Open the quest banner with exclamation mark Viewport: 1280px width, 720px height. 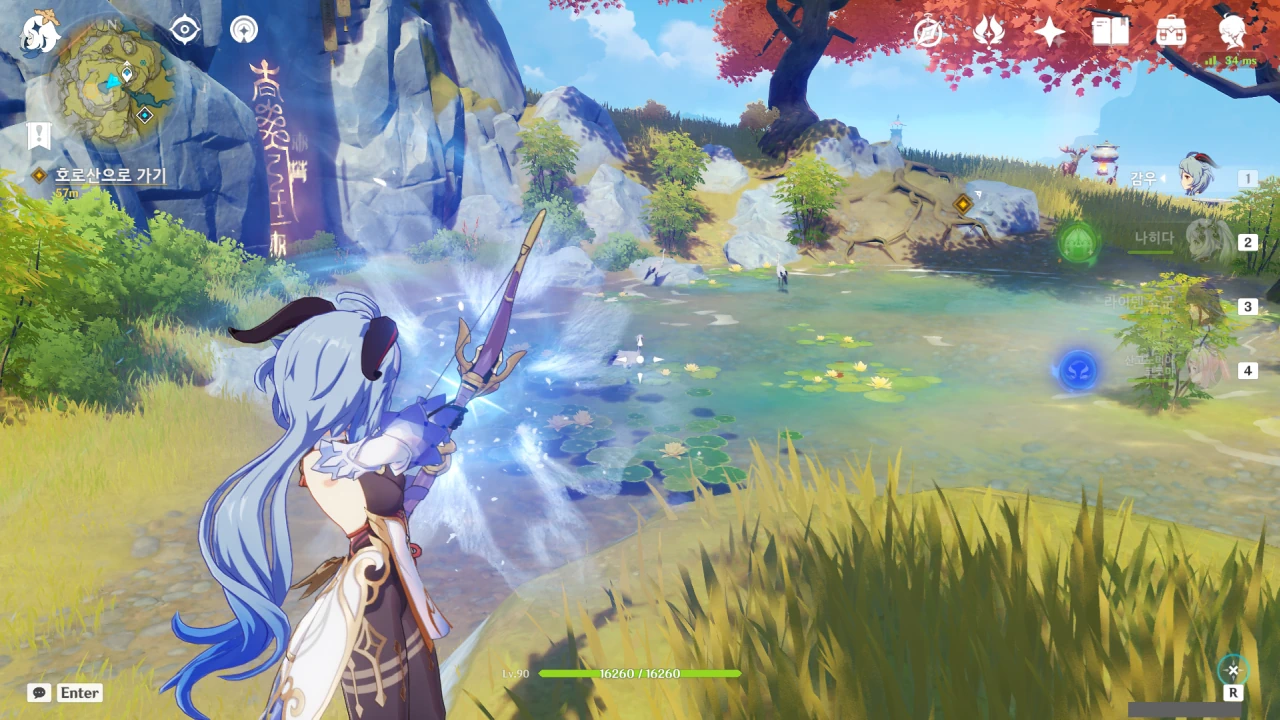pos(38,136)
